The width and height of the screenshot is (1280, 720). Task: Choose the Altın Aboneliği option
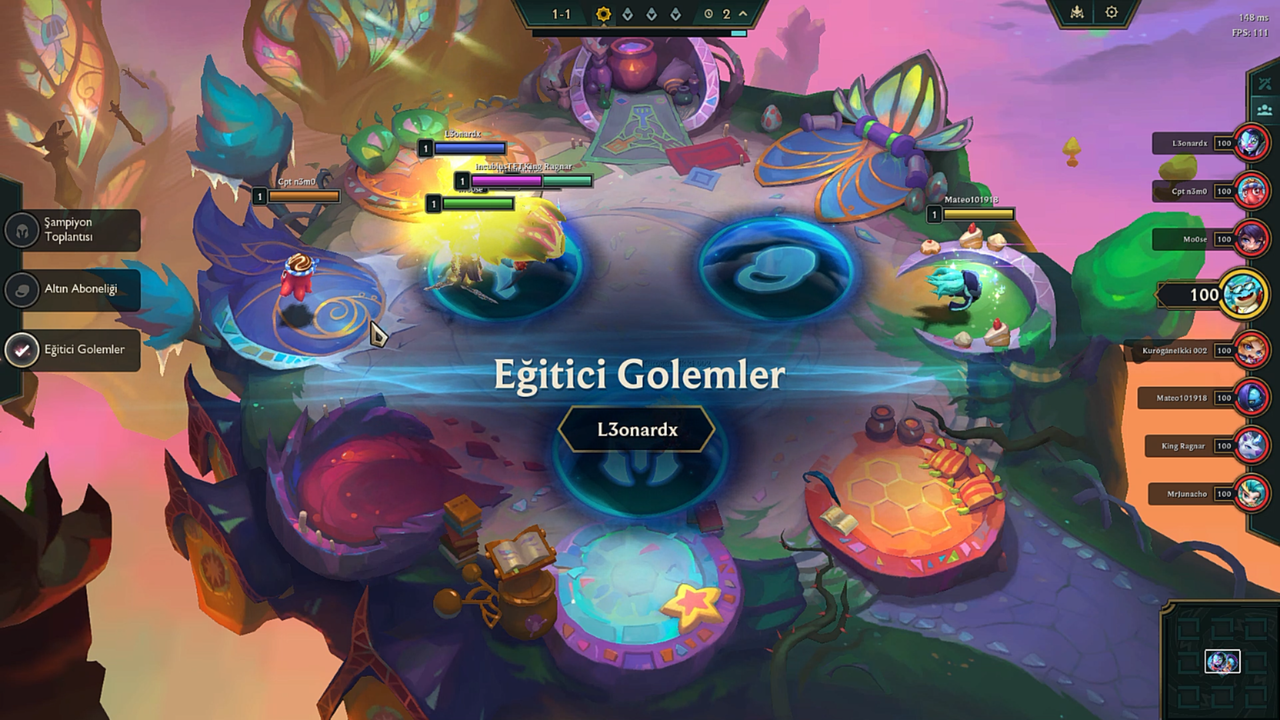coord(72,289)
